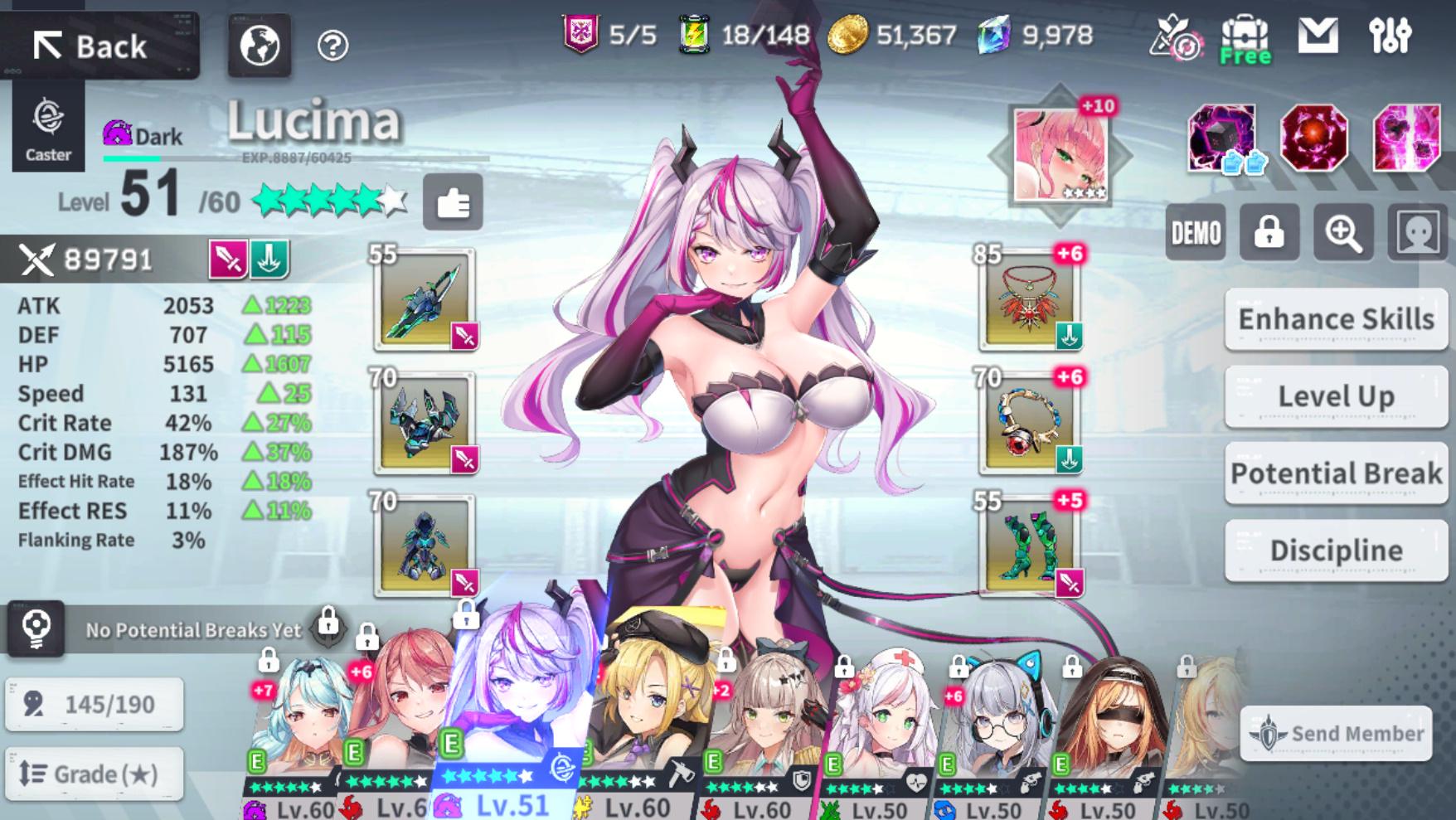Open the question mark help button
Screen dimensions: 1456x820
click(x=332, y=46)
